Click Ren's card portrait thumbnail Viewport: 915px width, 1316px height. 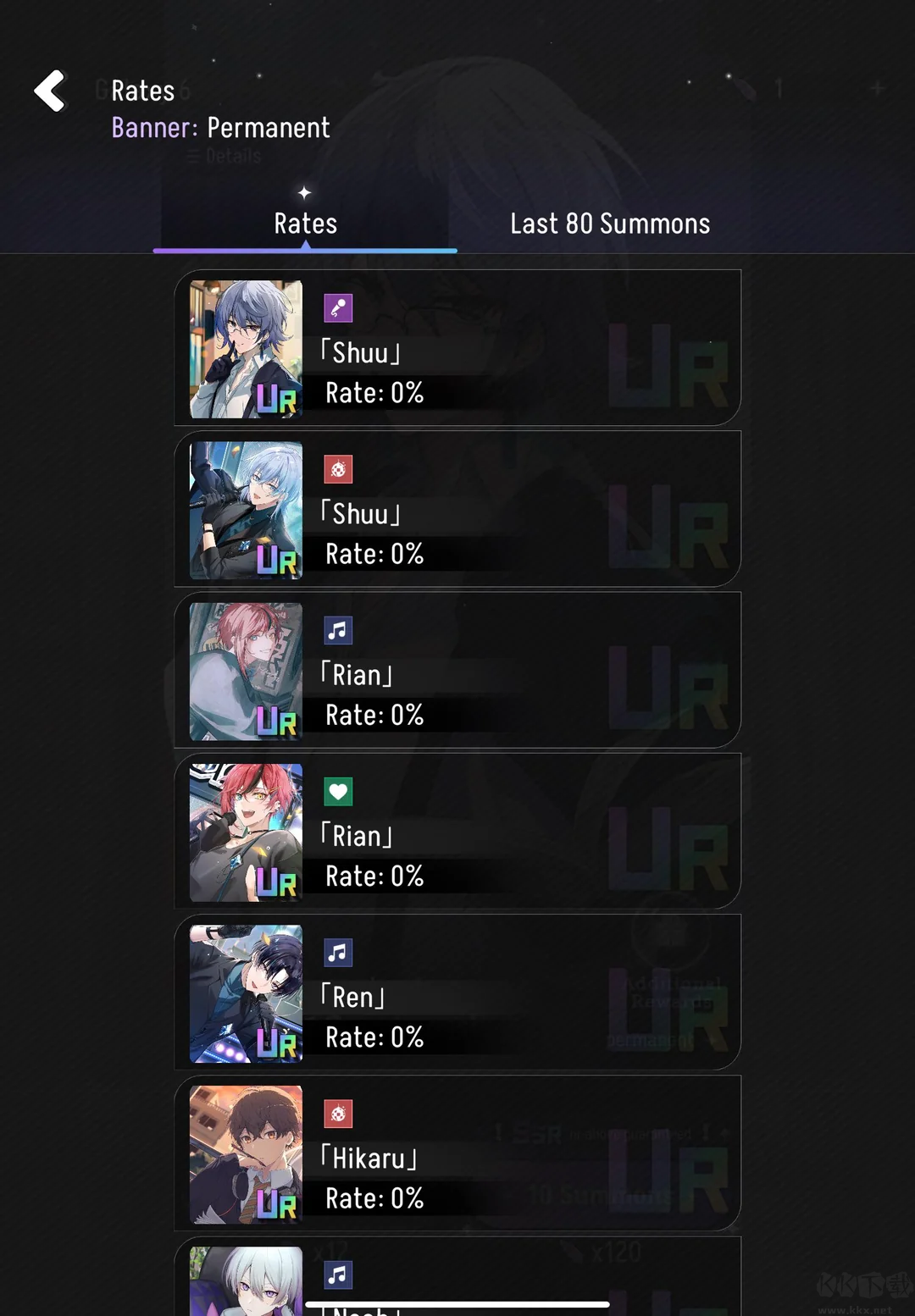(x=246, y=993)
